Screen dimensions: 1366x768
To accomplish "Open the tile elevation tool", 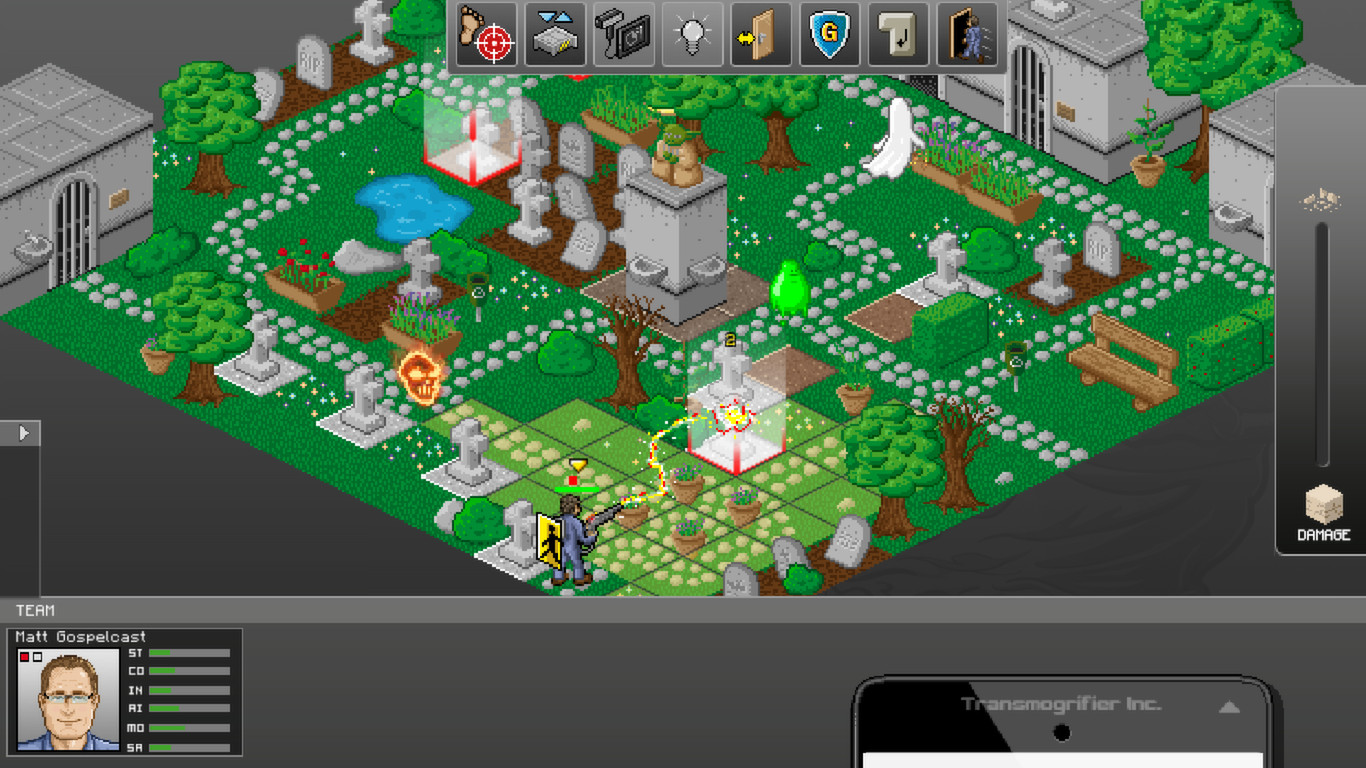I will [x=557, y=35].
